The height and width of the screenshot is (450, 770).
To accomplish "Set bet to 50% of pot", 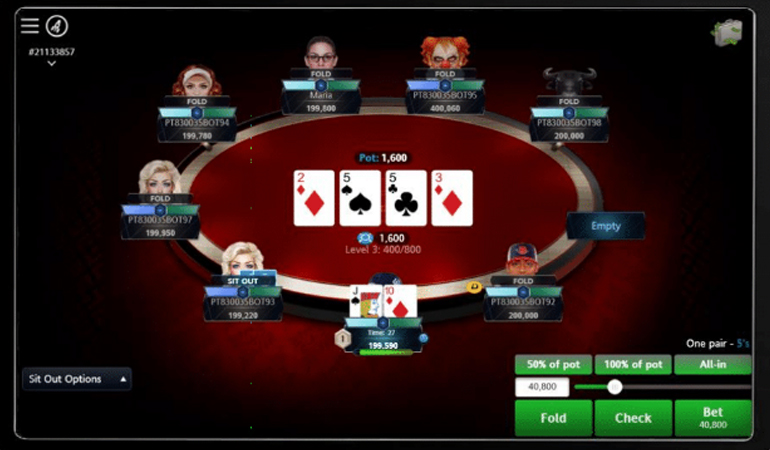I will (x=553, y=365).
